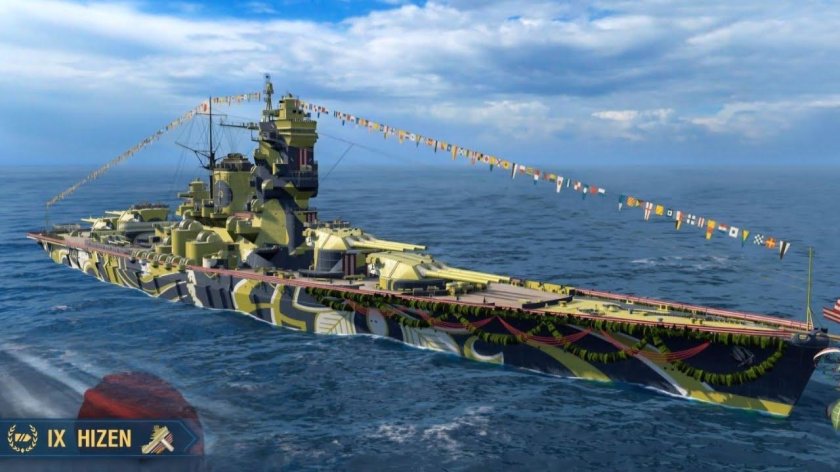
Task: Click the laurel wreath ship emblem icon
Action: coord(22,439)
